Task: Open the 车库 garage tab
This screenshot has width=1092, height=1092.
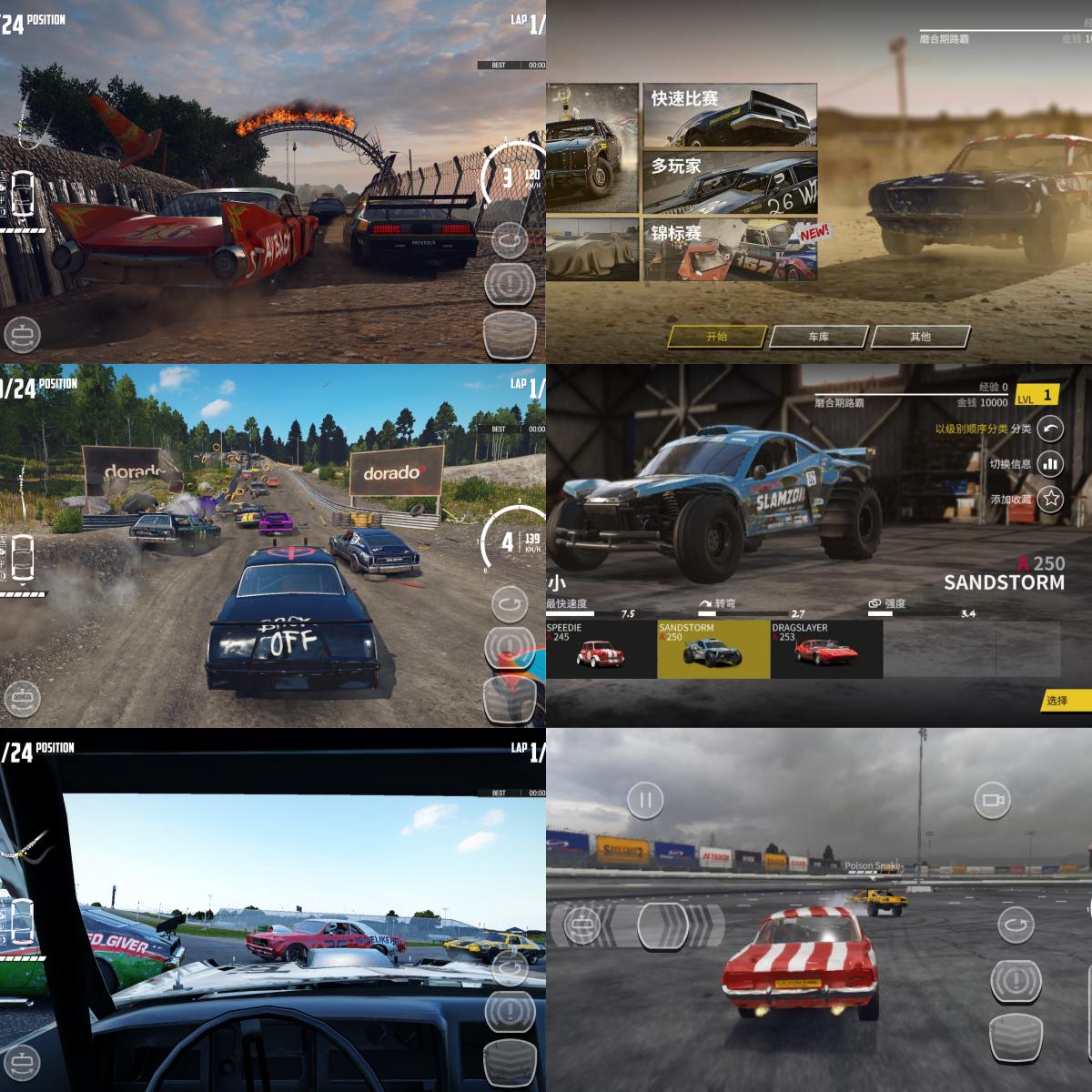Action: click(818, 337)
